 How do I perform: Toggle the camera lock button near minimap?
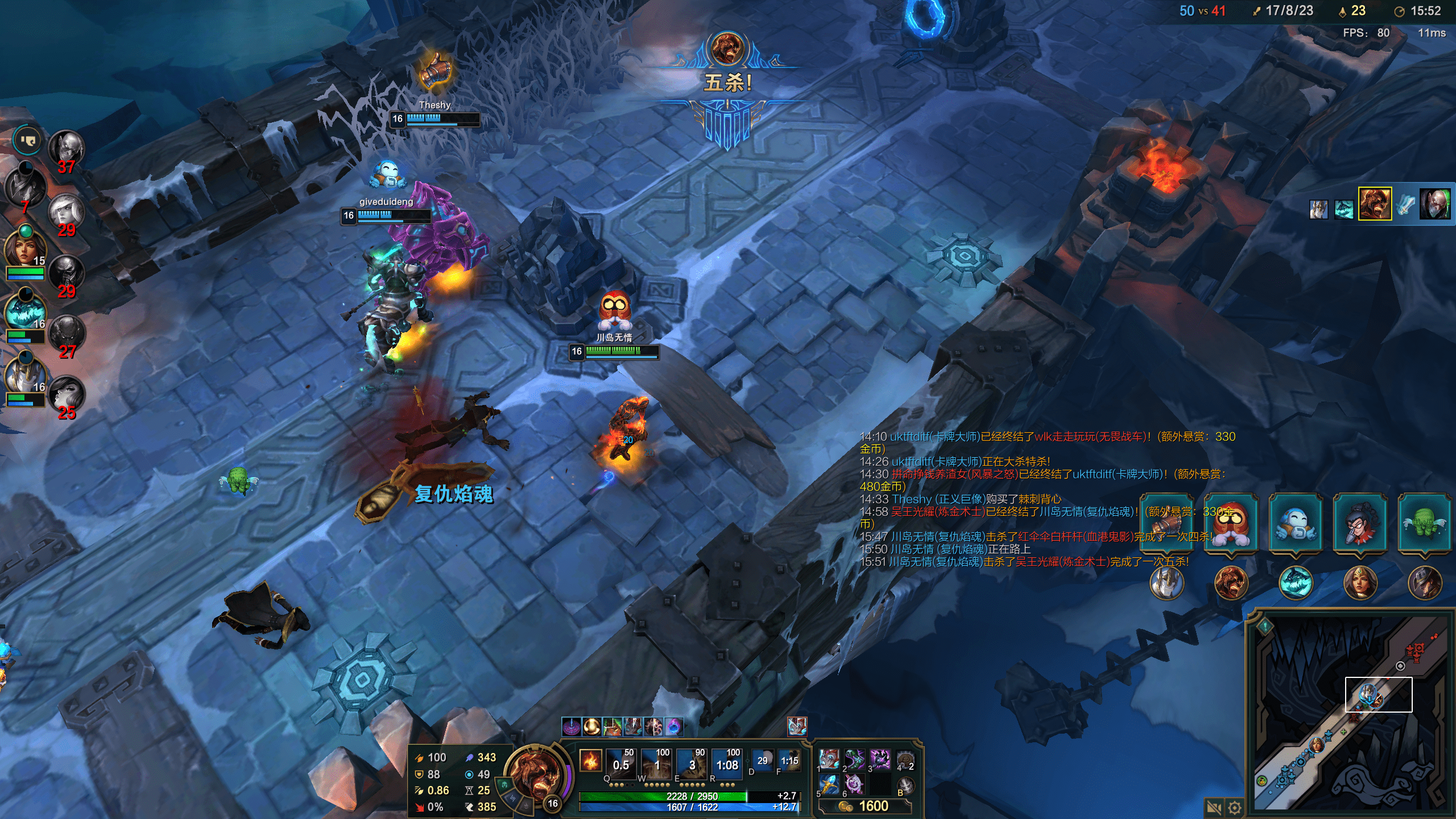1214,808
